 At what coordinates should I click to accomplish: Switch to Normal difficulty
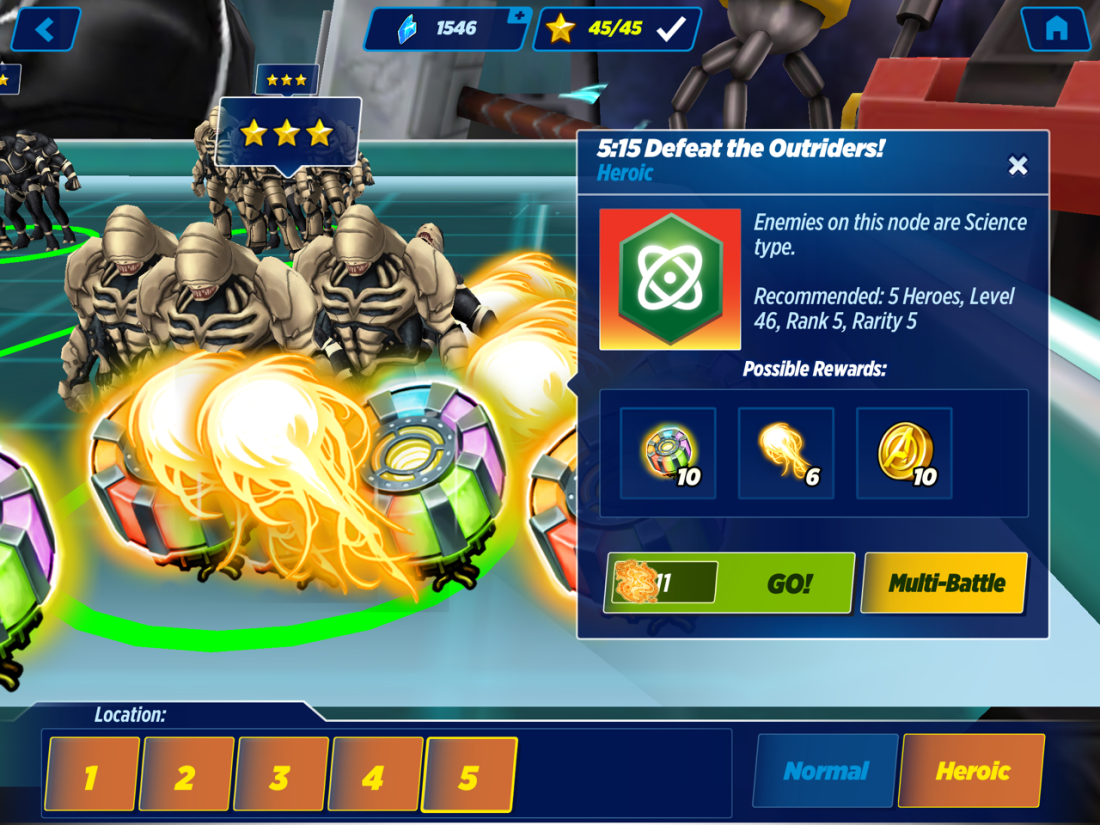tap(826, 771)
